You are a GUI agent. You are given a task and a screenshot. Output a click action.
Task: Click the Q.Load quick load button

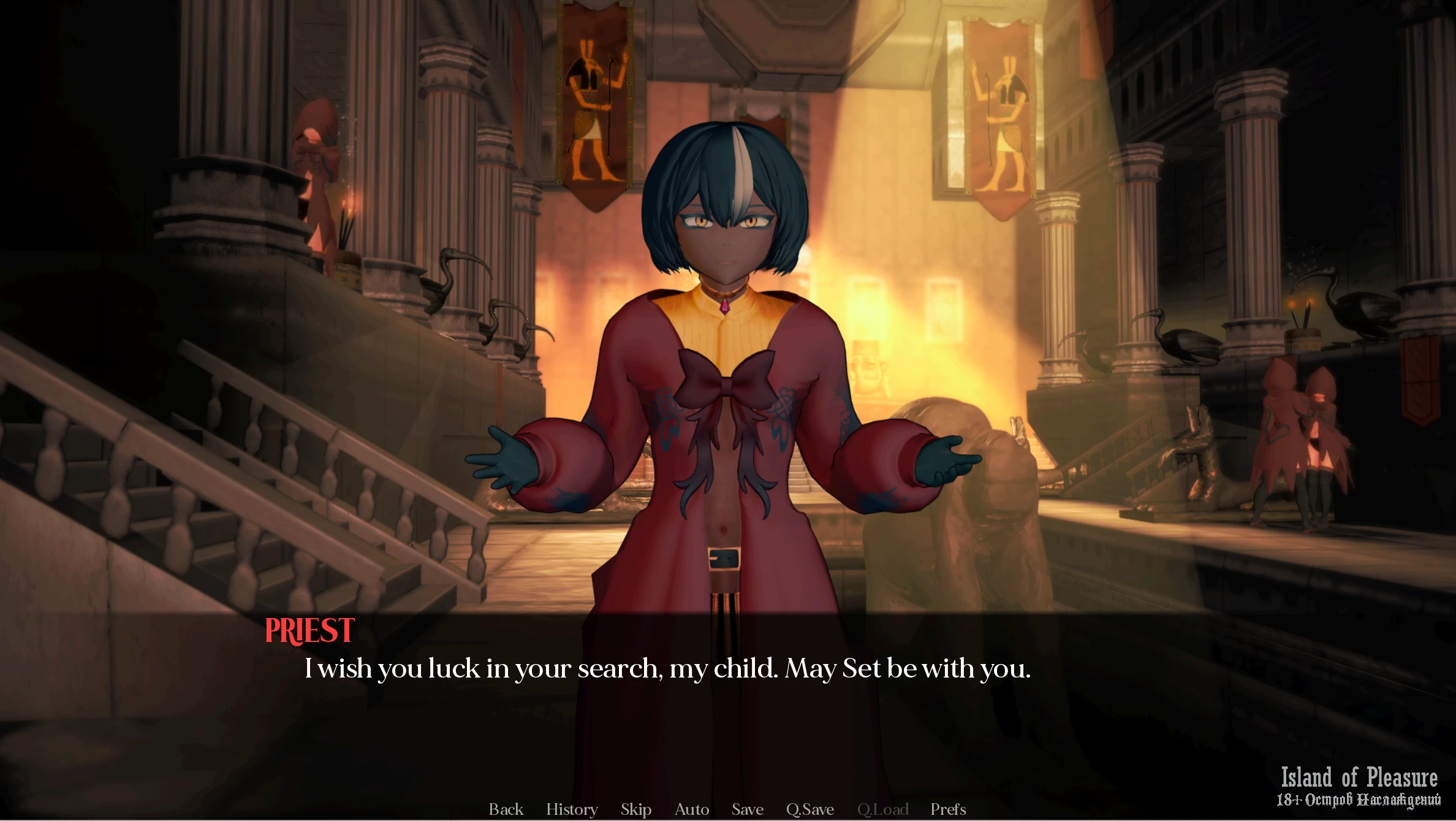(x=882, y=809)
